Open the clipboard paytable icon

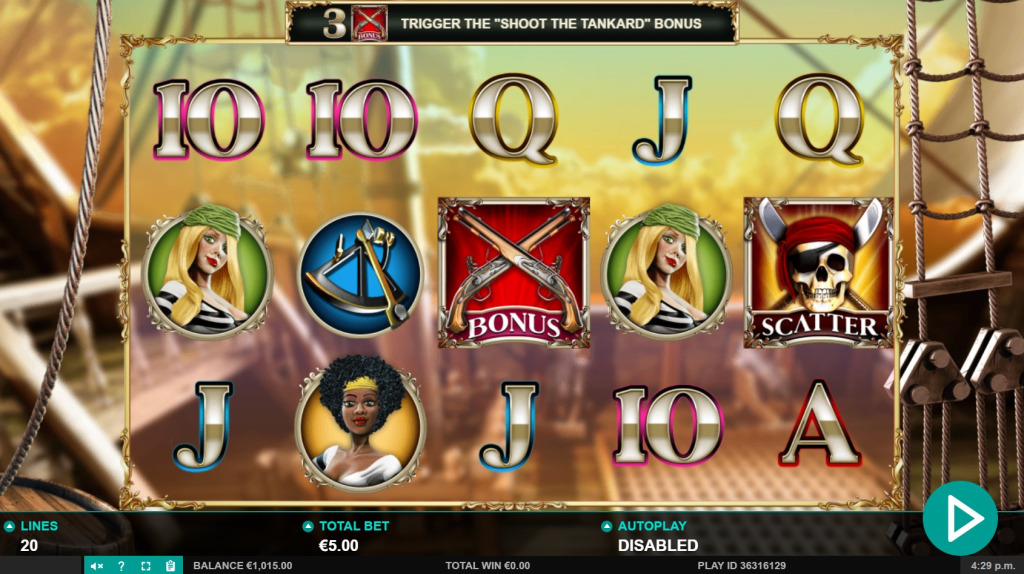click(170, 566)
